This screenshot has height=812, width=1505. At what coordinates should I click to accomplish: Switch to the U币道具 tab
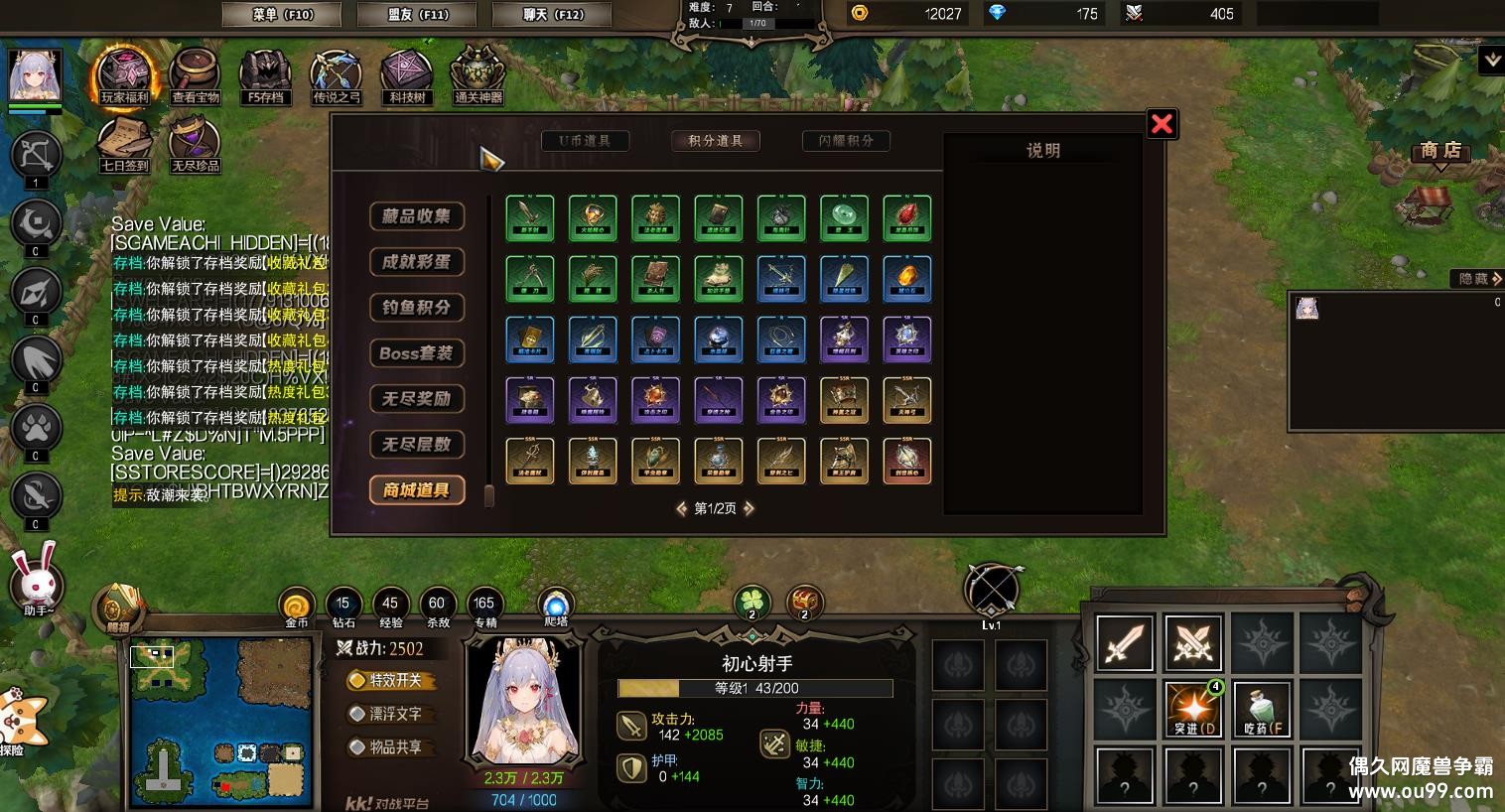[x=585, y=141]
